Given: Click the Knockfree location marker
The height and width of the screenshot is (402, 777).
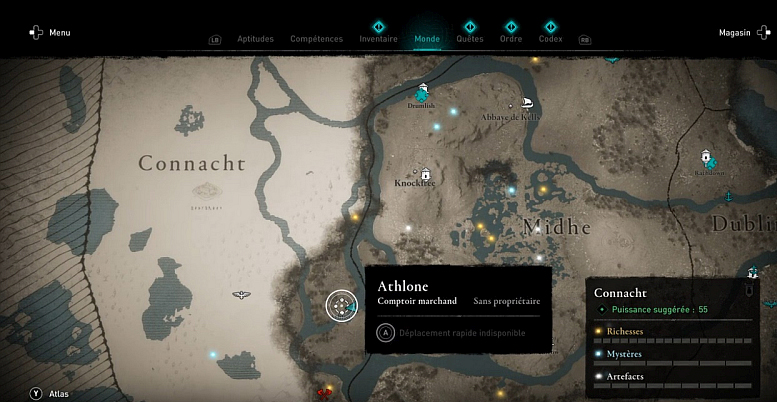Looking at the screenshot, I should pyautogui.click(x=426, y=172).
